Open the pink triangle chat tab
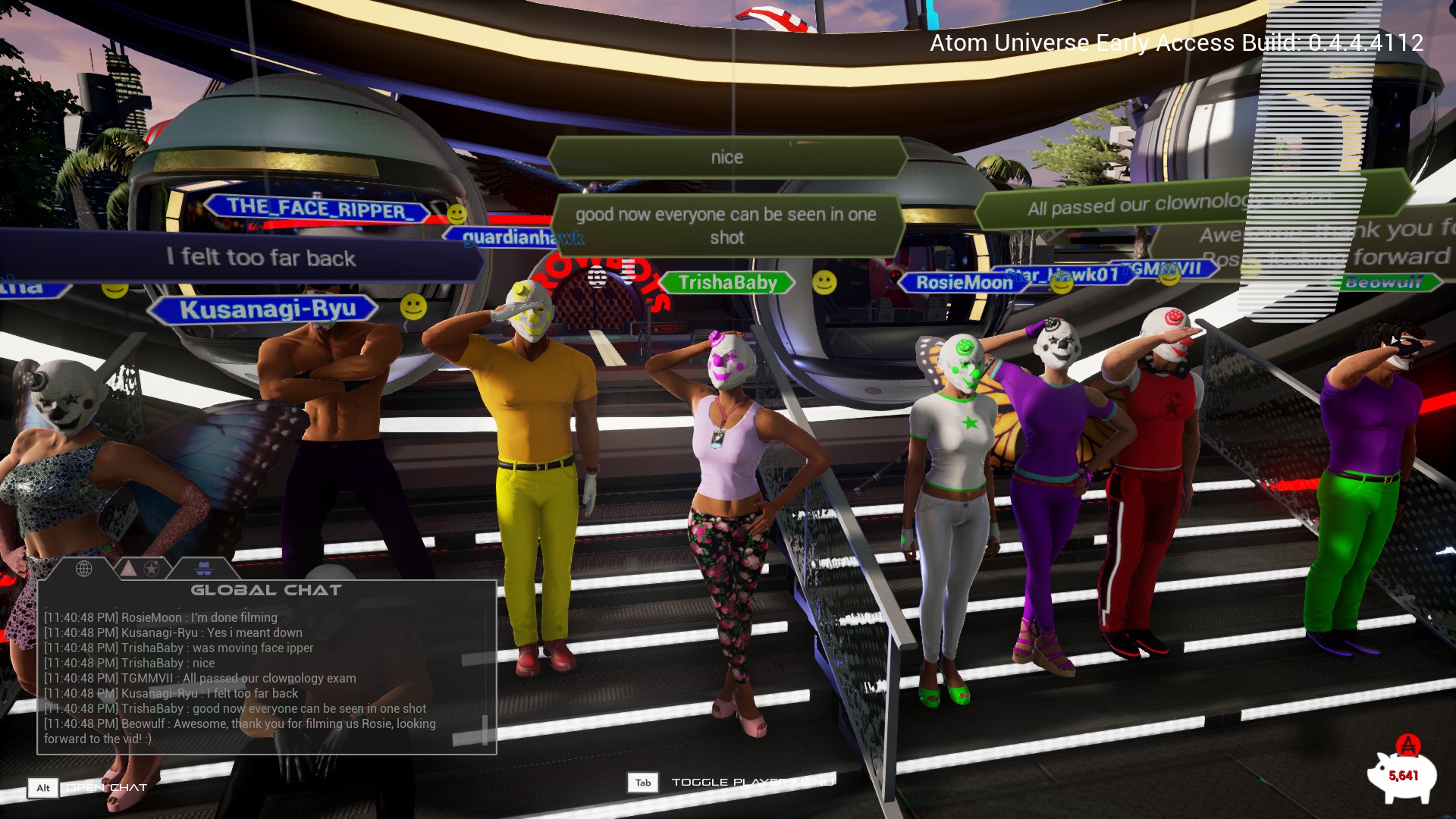This screenshot has height=819, width=1456. coord(128,568)
